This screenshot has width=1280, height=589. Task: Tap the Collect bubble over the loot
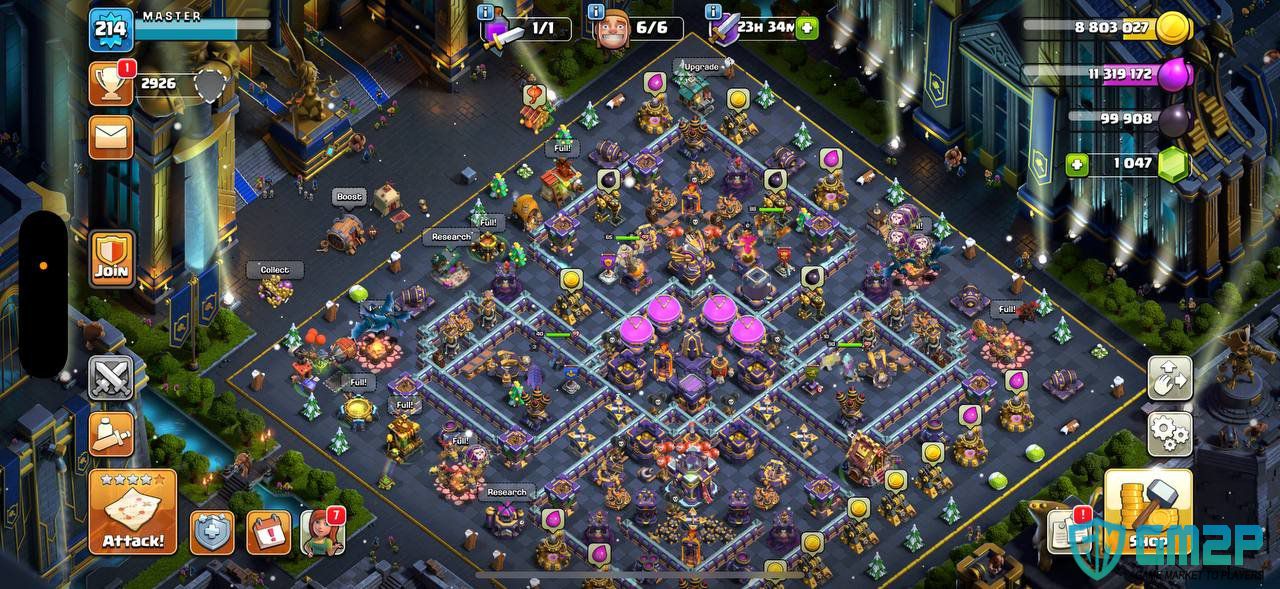pyautogui.click(x=275, y=270)
